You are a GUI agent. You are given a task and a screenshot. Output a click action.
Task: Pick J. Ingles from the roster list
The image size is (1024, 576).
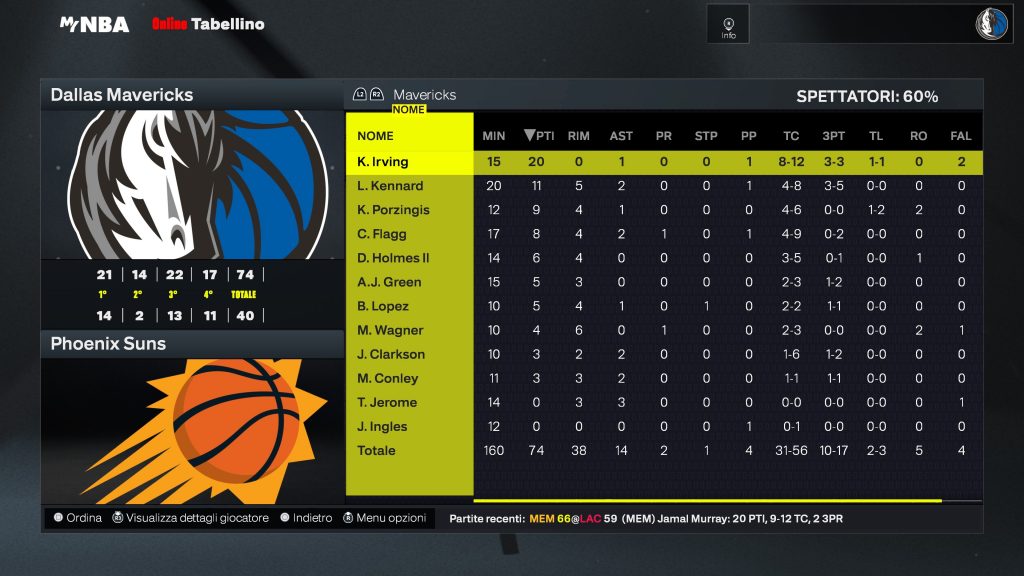[x=382, y=426]
